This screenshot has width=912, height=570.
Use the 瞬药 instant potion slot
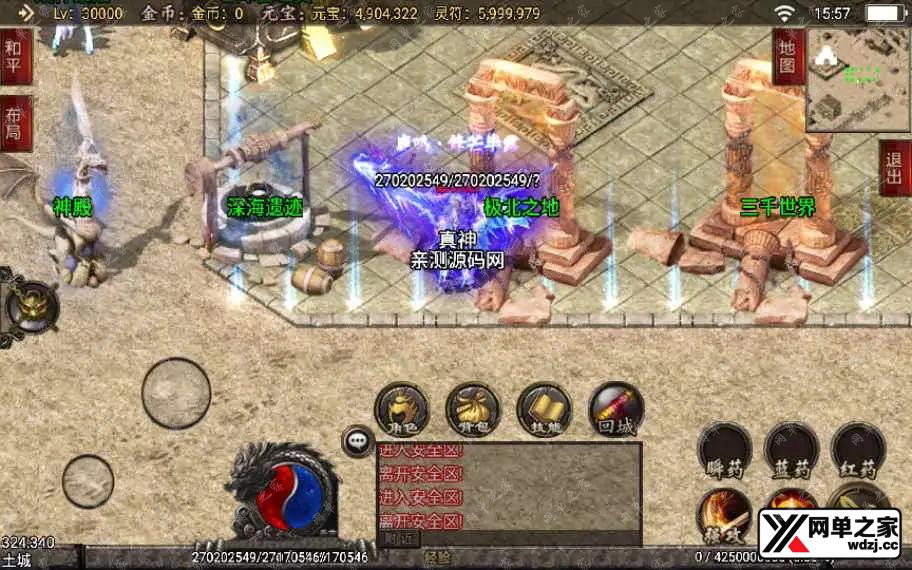click(725, 449)
